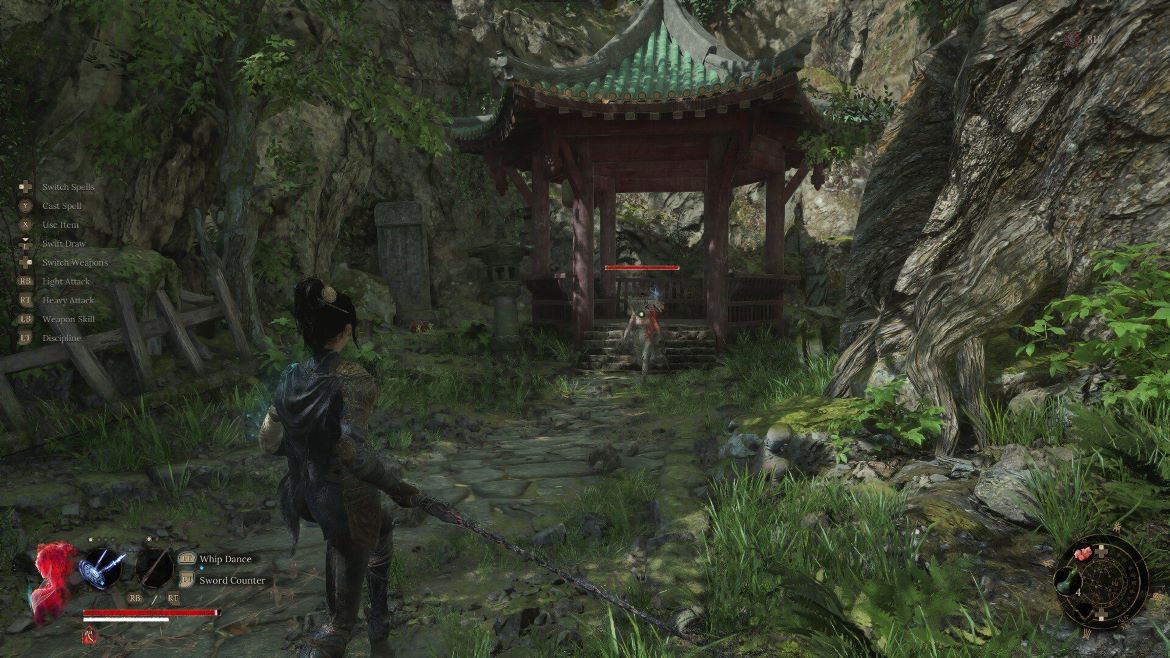Select the pink flower spell slot
The width and height of the screenshot is (1170, 658).
(1082, 556)
